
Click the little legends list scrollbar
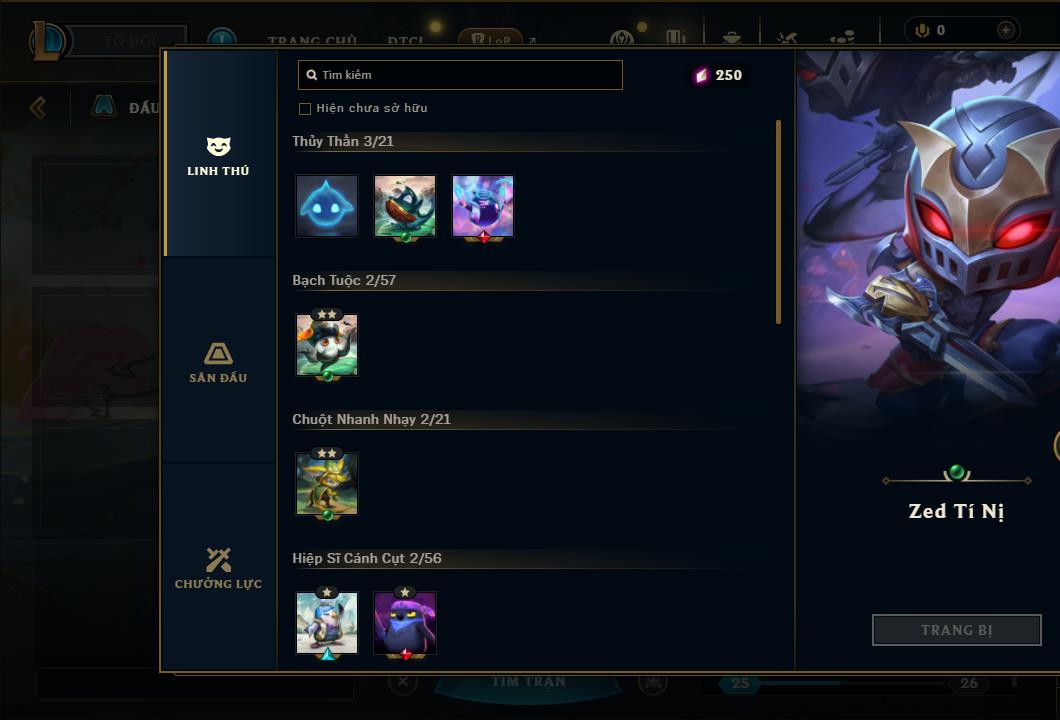click(778, 222)
